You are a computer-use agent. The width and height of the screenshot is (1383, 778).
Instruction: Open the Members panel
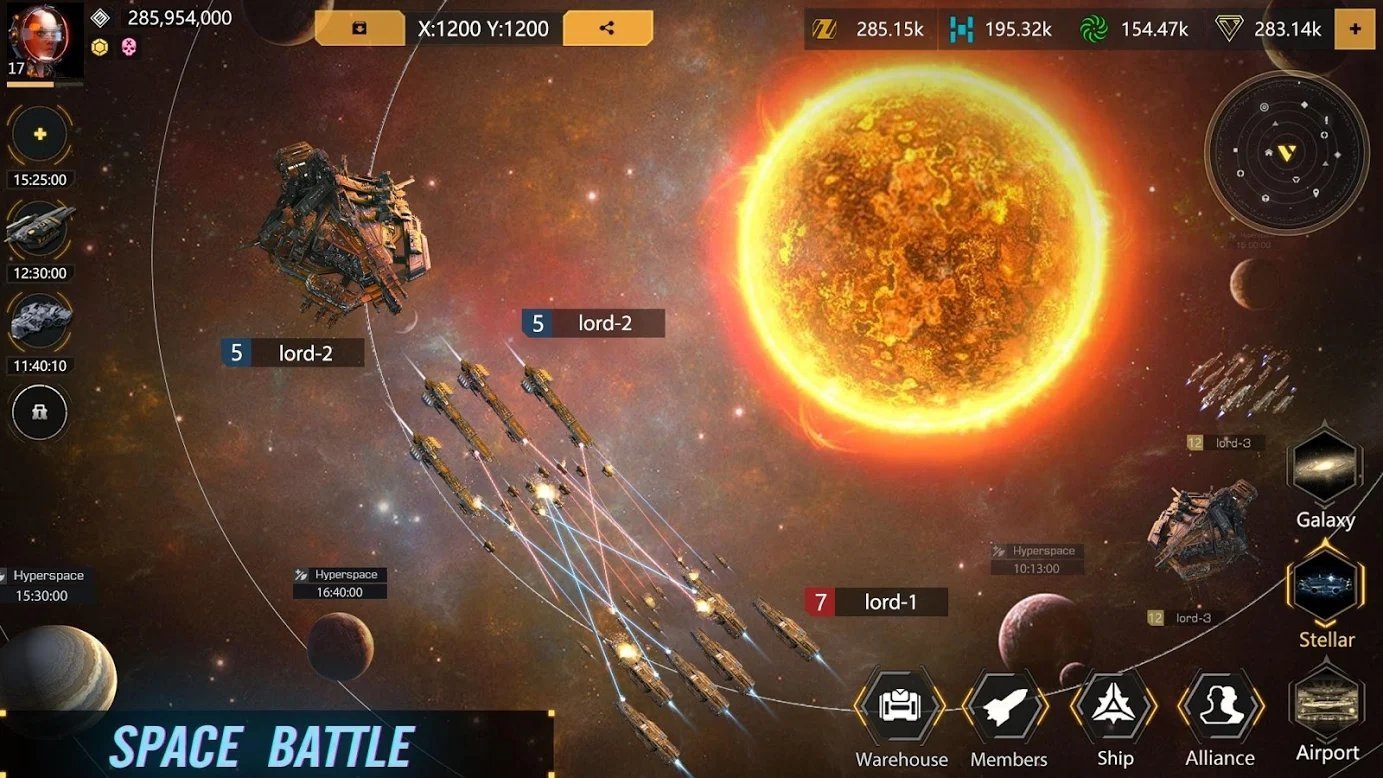coord(1006,706)
